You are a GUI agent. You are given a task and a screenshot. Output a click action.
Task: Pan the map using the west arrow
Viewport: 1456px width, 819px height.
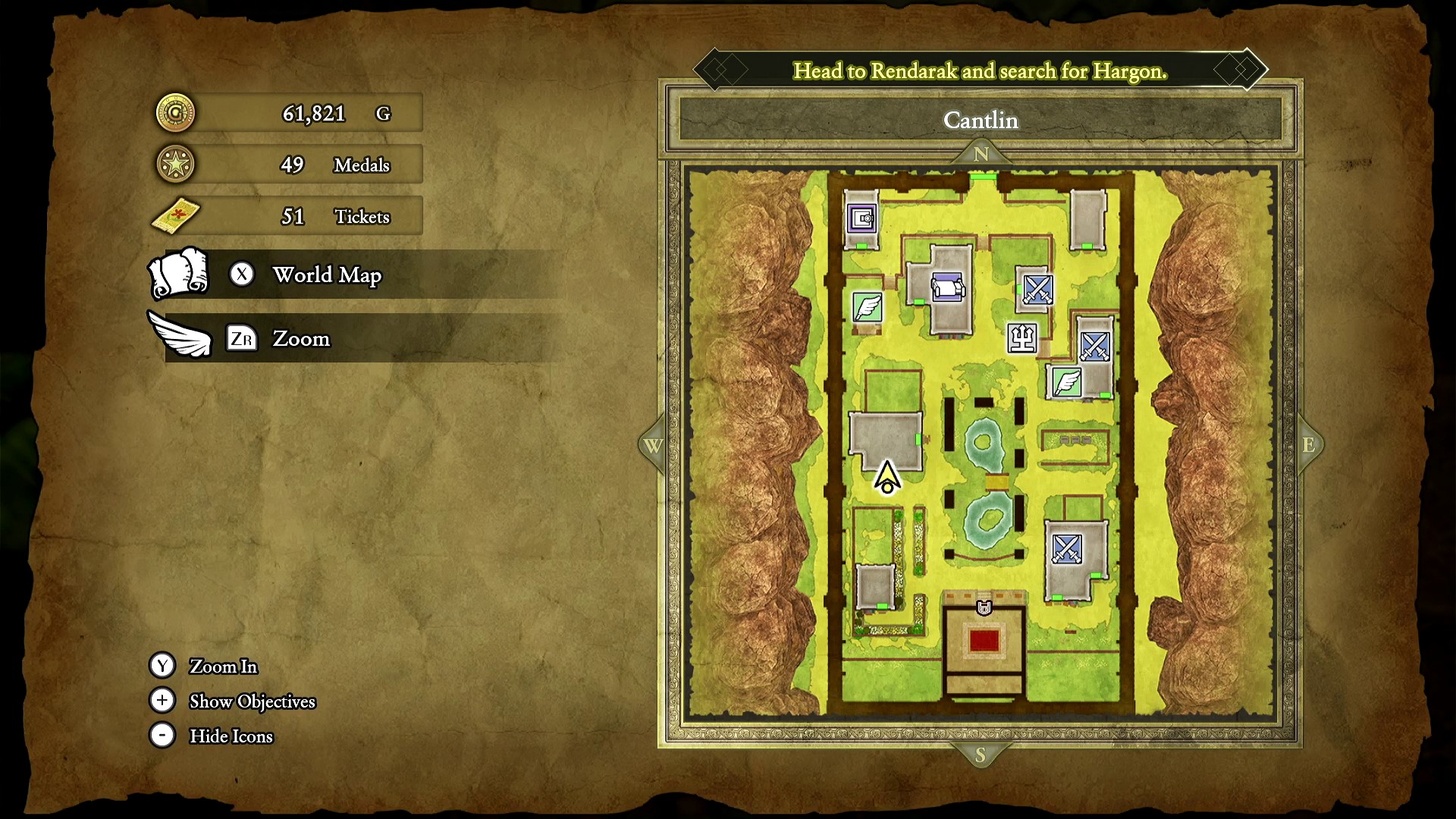653,446
